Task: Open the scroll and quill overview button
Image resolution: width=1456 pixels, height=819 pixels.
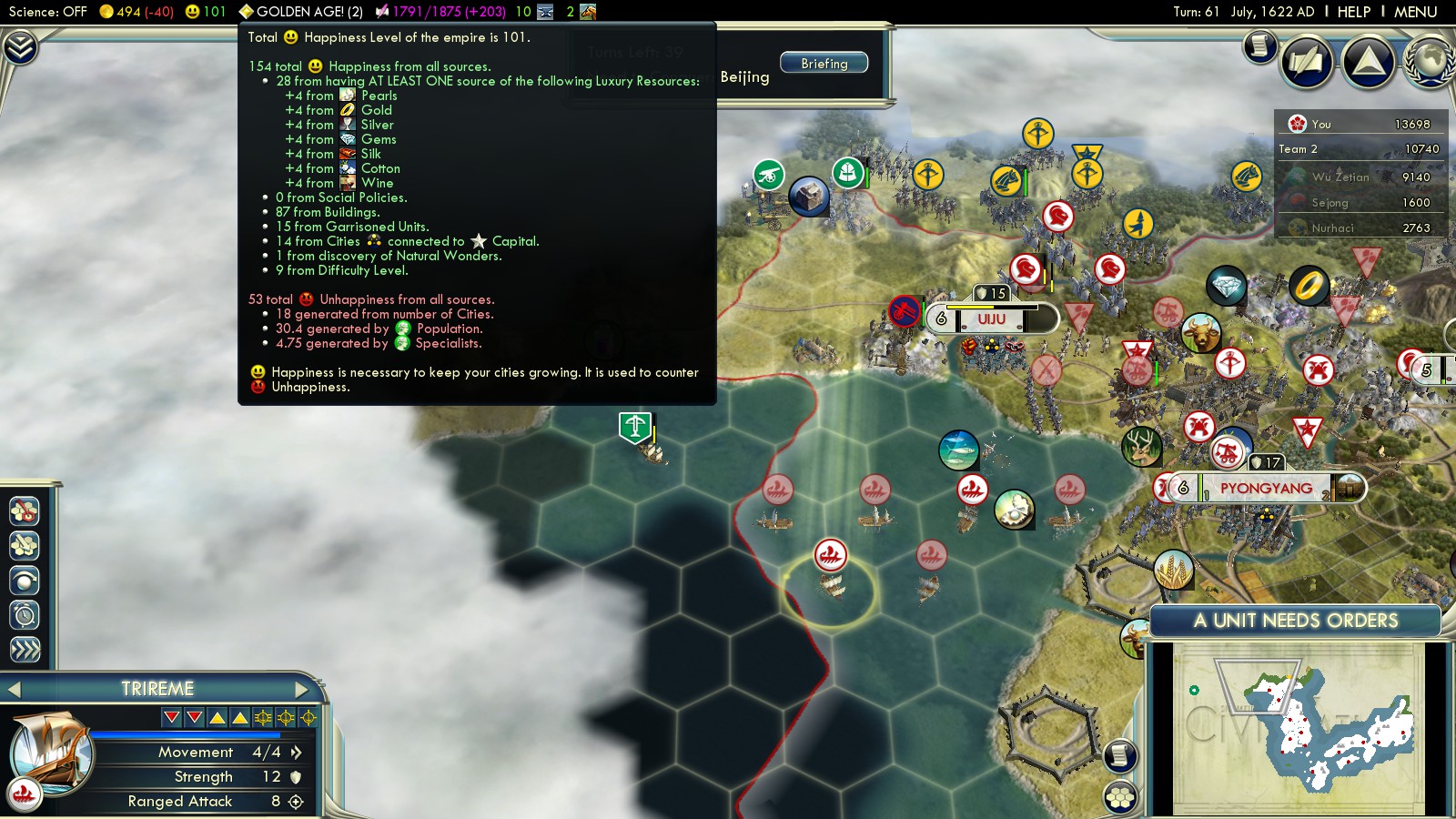Action: [1306, 62]
